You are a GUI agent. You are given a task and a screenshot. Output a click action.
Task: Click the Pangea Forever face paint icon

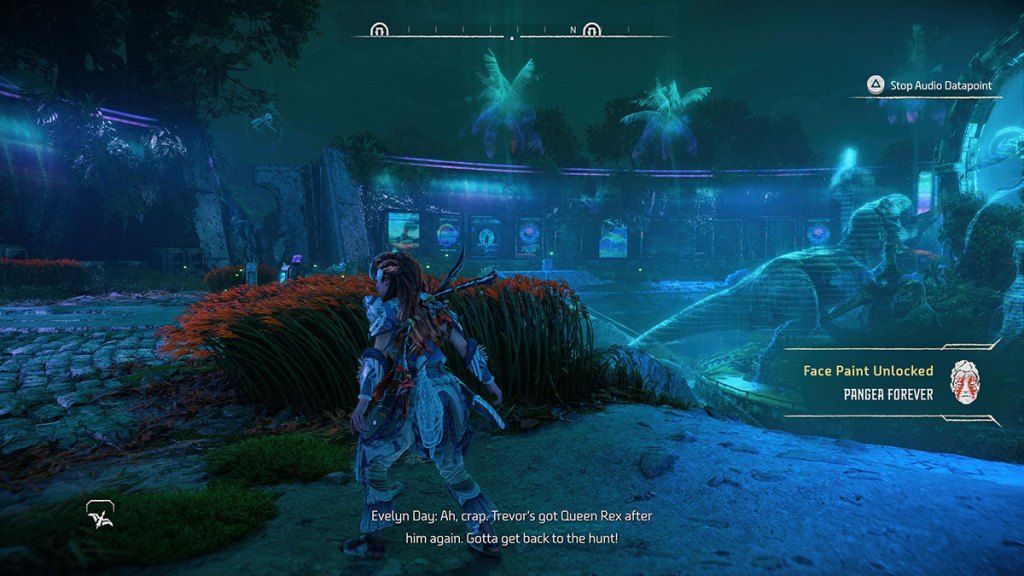963,381
